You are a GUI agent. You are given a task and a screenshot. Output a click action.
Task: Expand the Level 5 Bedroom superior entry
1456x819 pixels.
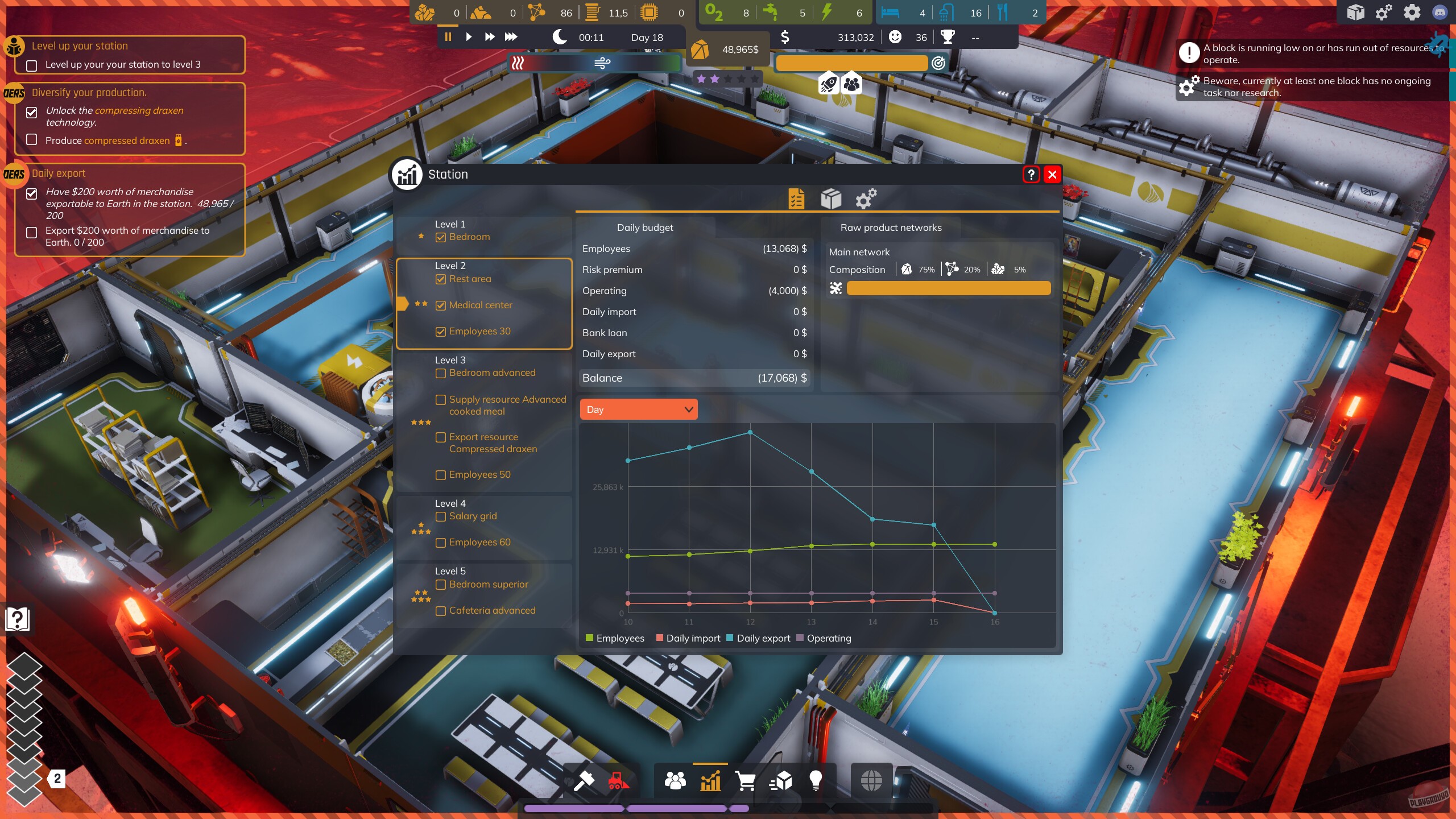point(441,585)
